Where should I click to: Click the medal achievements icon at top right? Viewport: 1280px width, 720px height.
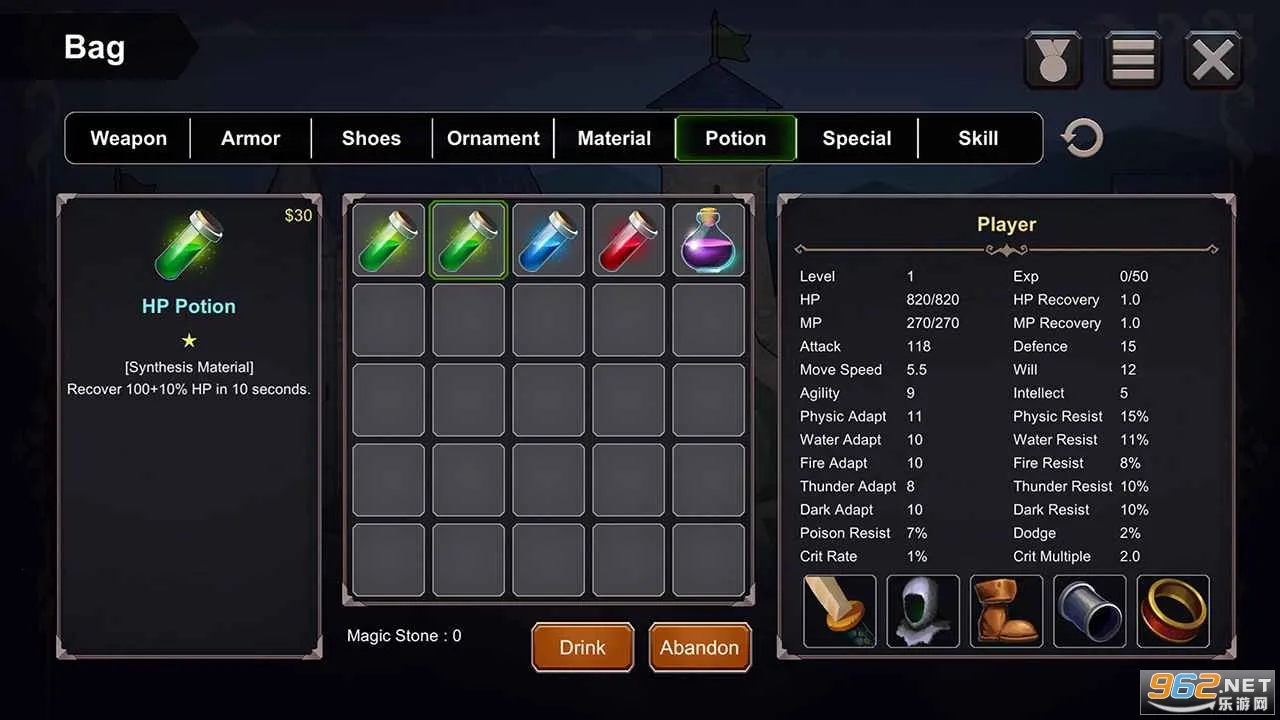(x=1052, y=59)
